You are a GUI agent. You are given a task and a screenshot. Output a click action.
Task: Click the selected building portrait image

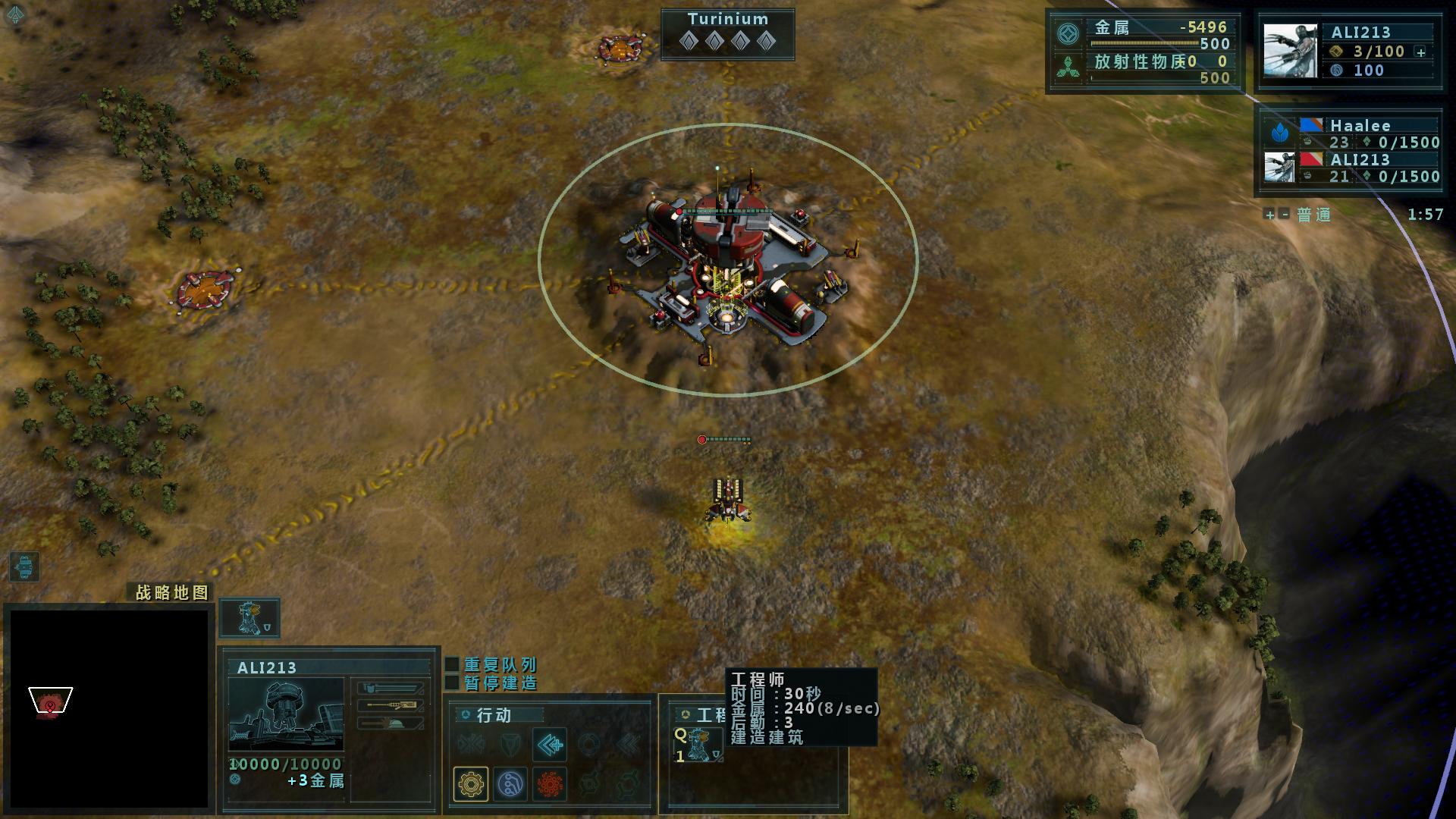click(x=286, y=714)
